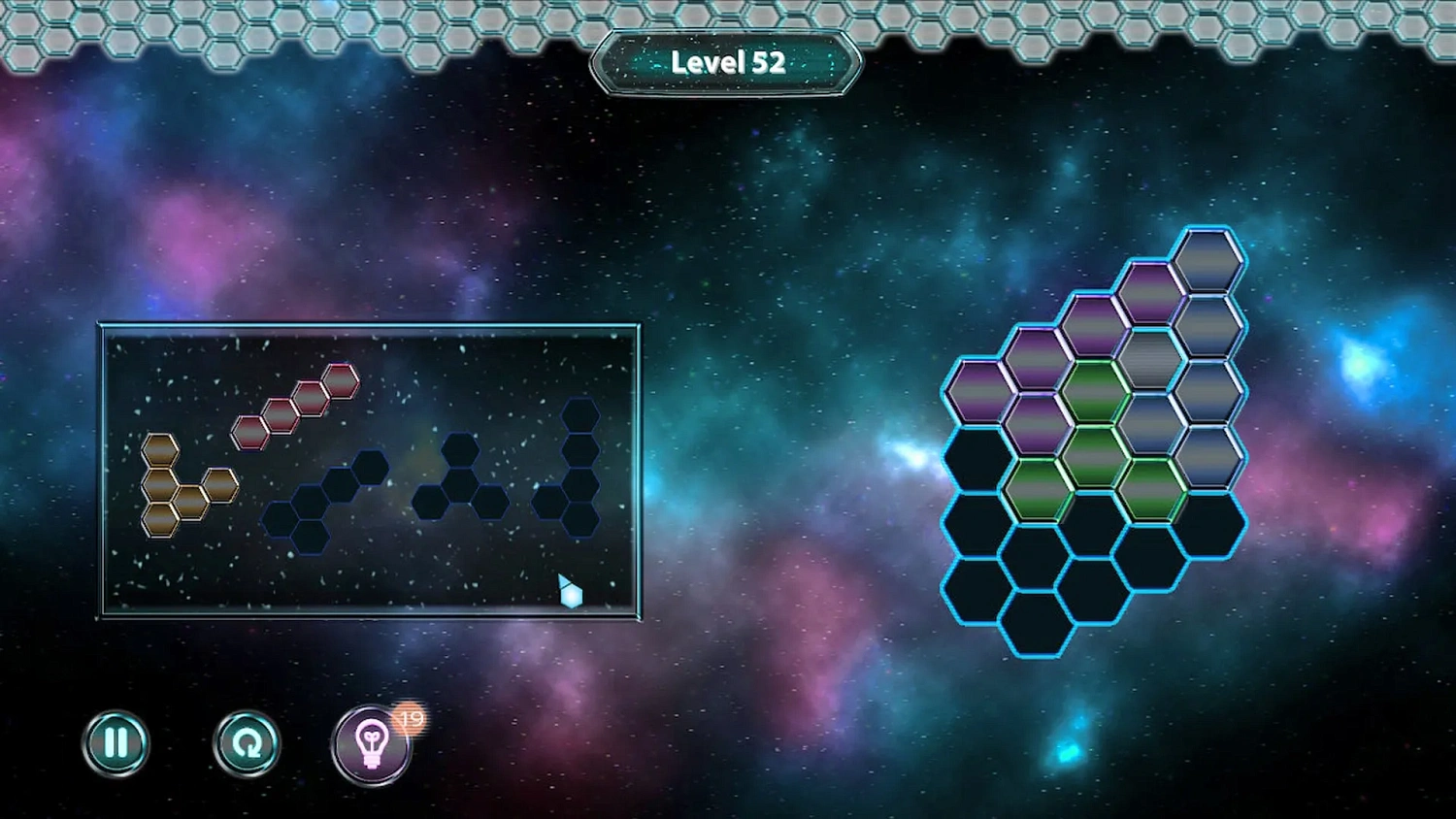Choose the dark T-shaped piece in the tray
Image resolution: width=1456 pixels, height=819 pixels.
pos(461,485)
